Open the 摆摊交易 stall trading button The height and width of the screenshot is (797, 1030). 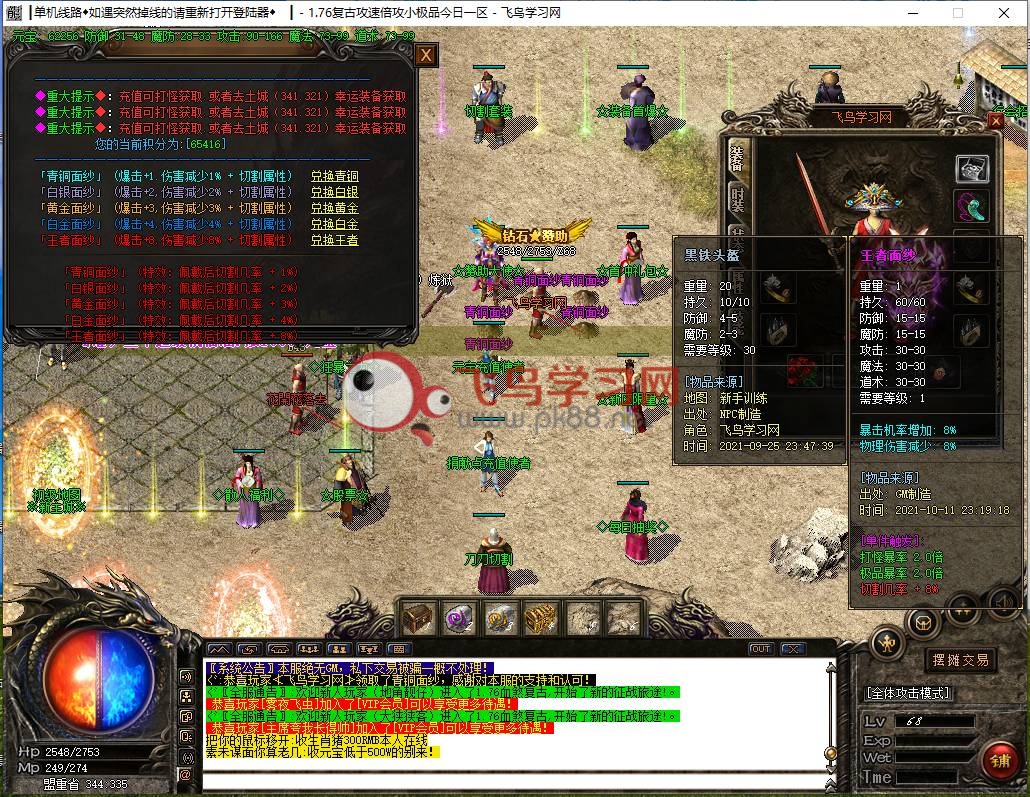[x=960, y=660]
